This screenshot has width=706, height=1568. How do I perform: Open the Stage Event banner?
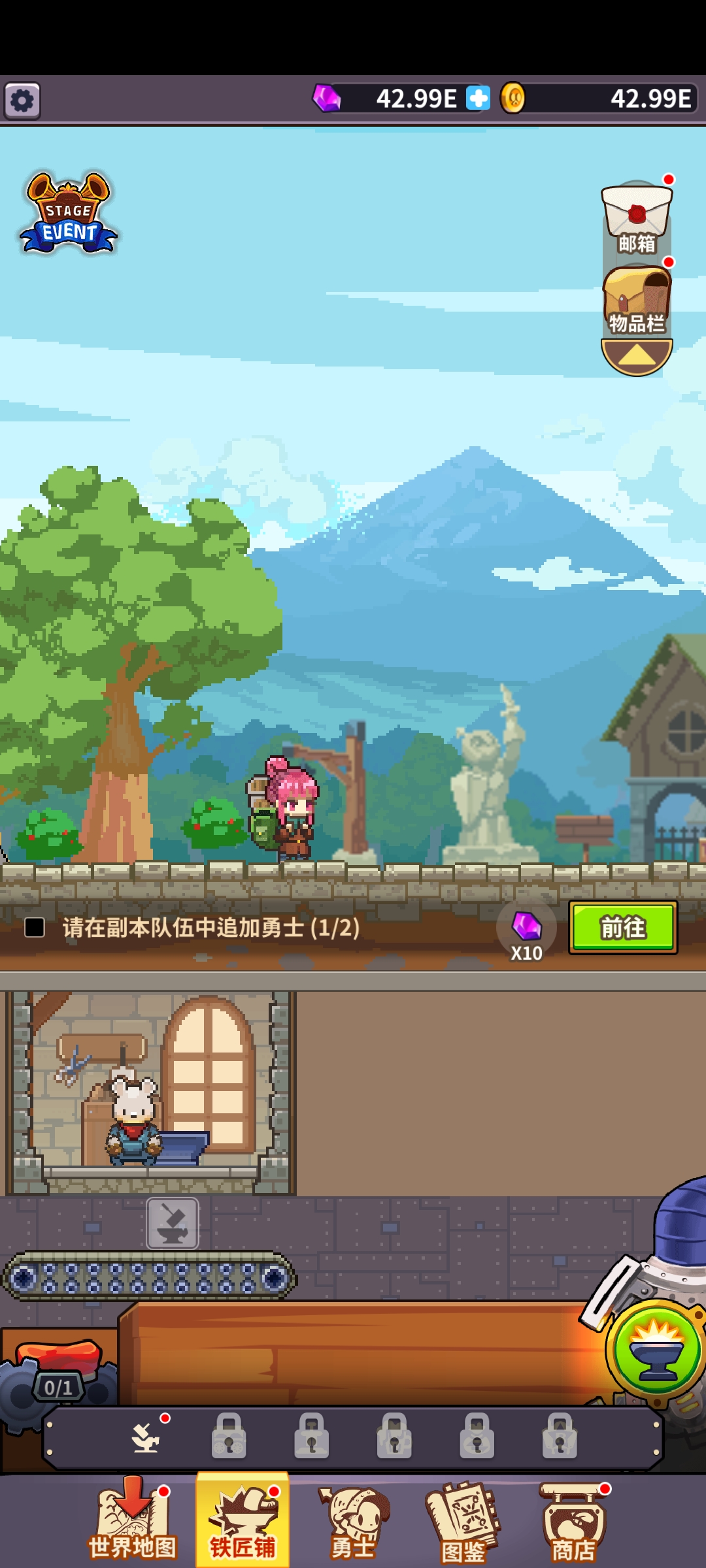[x=69, y=214]
